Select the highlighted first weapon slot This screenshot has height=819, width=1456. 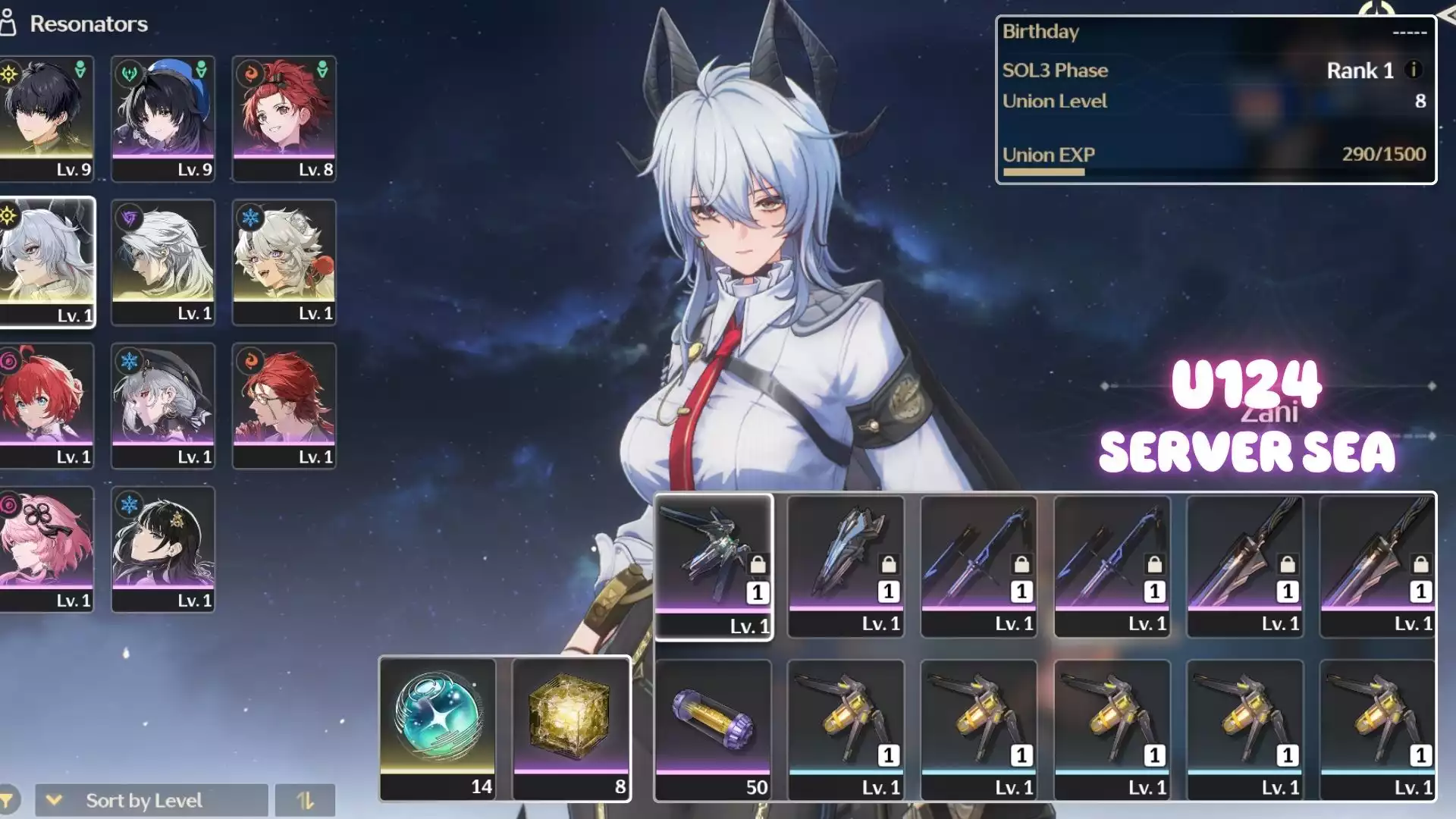pyautogui.click(x=713, y=566)
